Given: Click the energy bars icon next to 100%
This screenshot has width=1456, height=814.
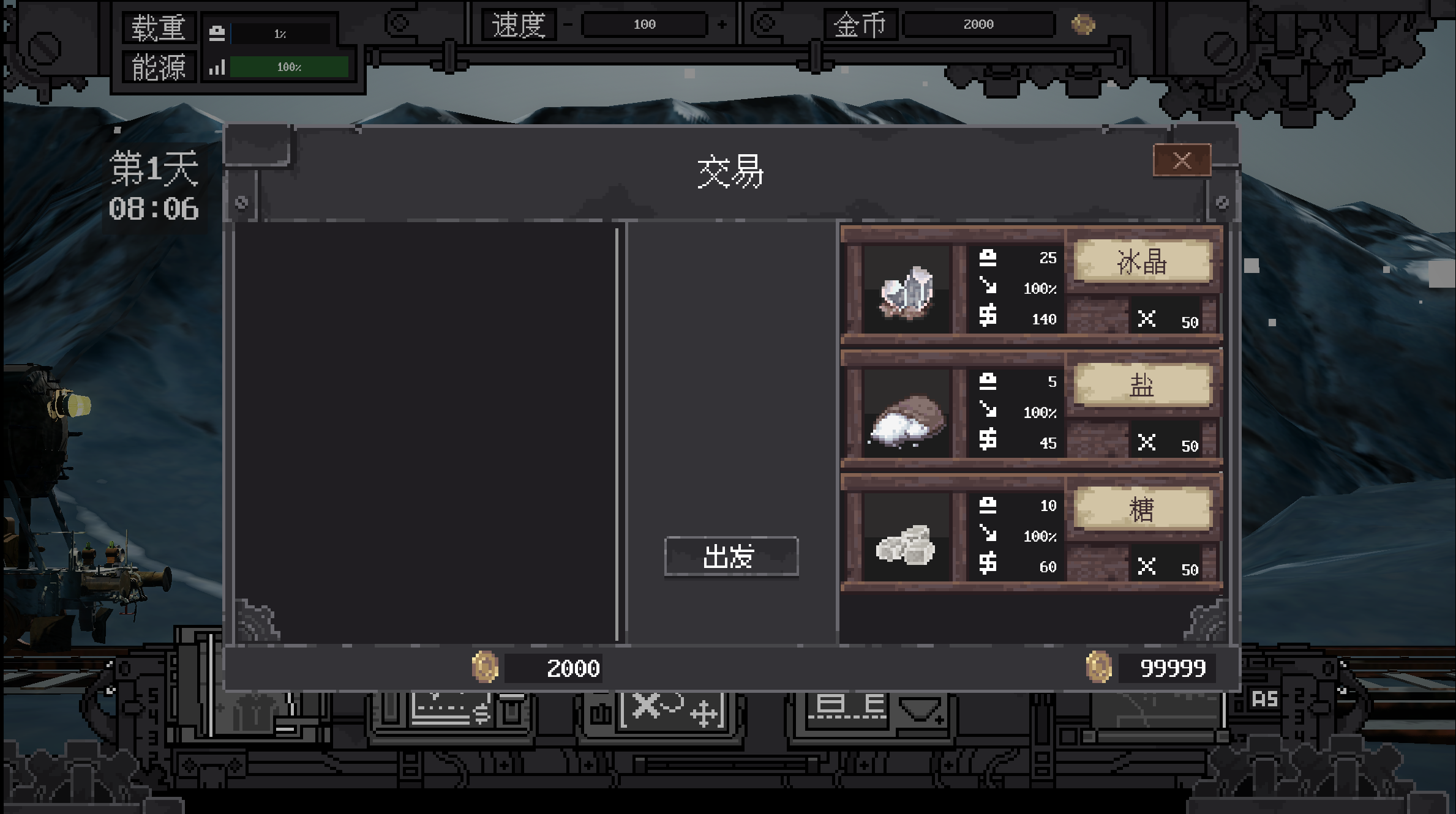Looking at the screenshot, I should (x=219, y=67).
